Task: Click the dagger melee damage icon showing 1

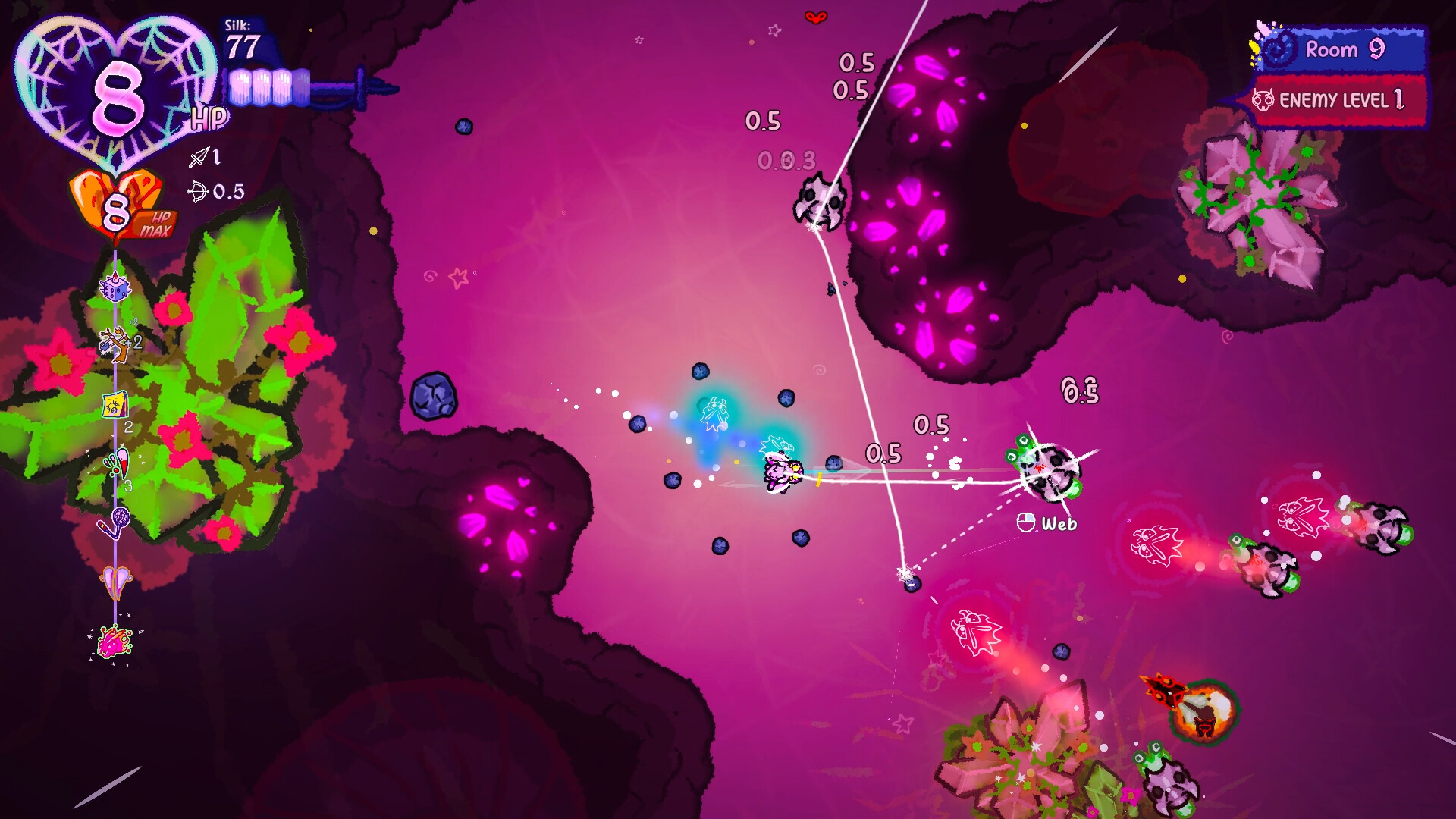Action: [199, 158]
